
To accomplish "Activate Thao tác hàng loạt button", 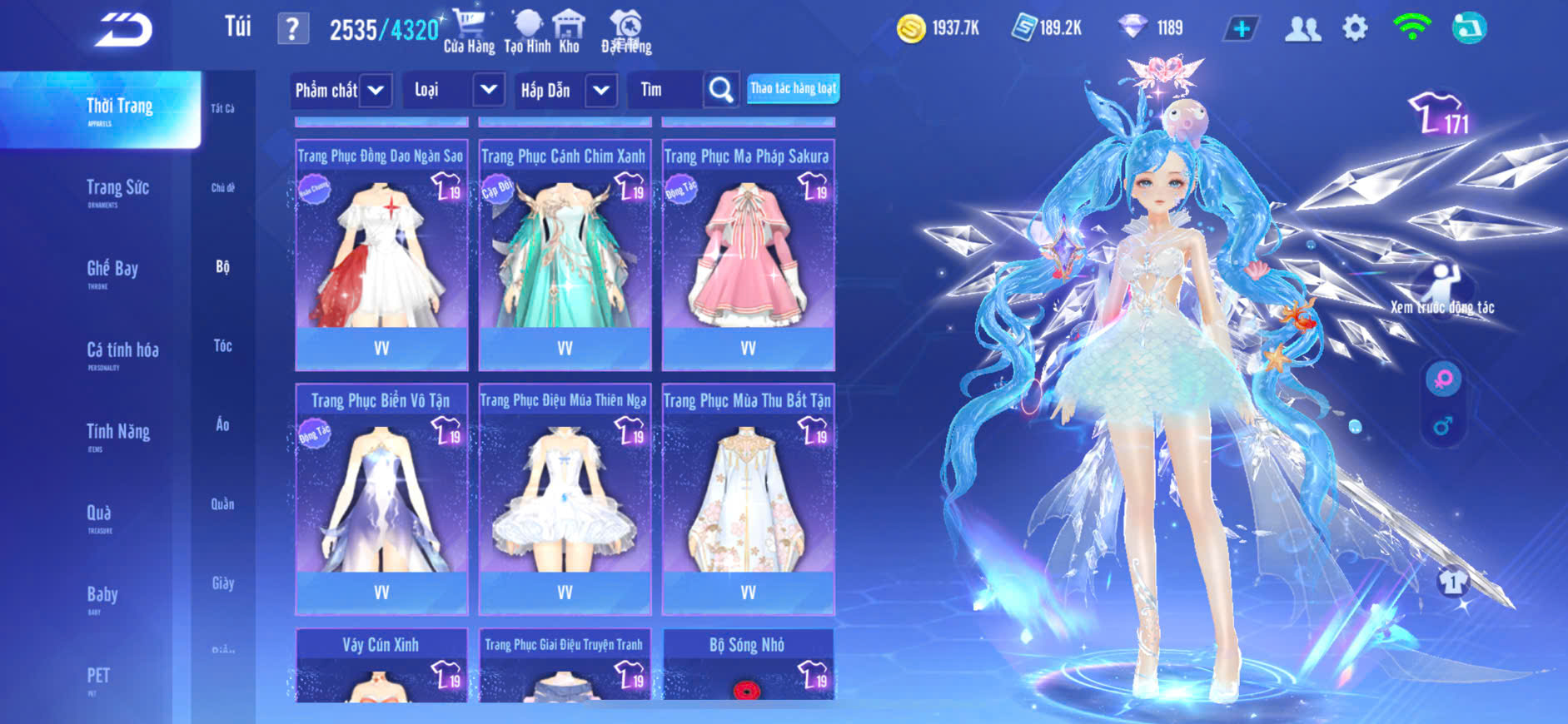I will click(x=793, y=88).
